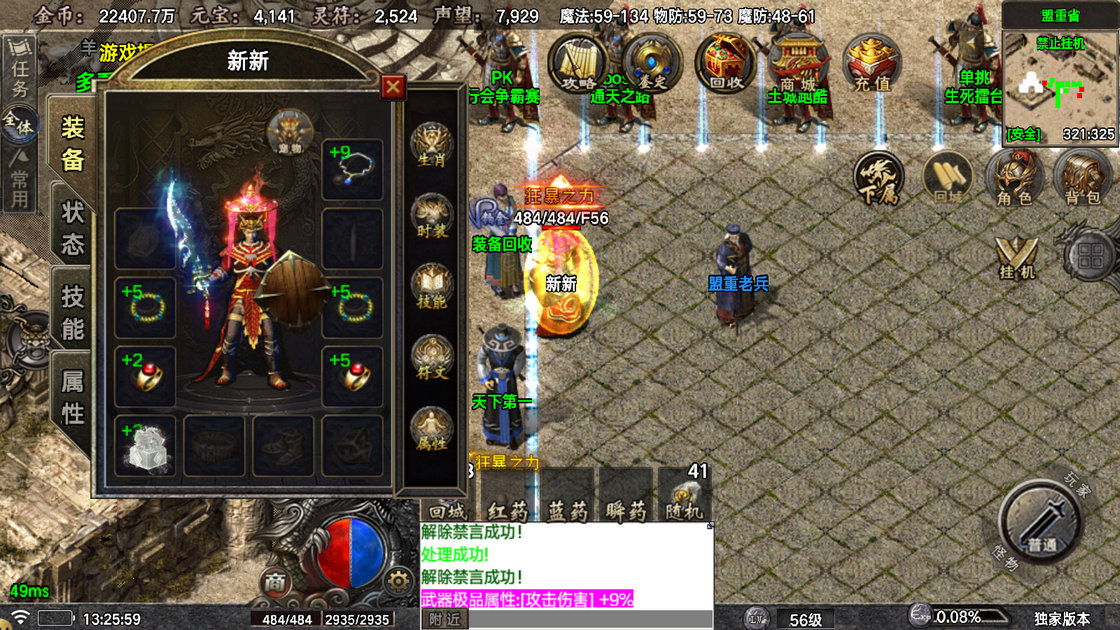This screenshot has height=630, width=1120.
Task: Open the 商城 shop icon
Action: coord(796,62)
